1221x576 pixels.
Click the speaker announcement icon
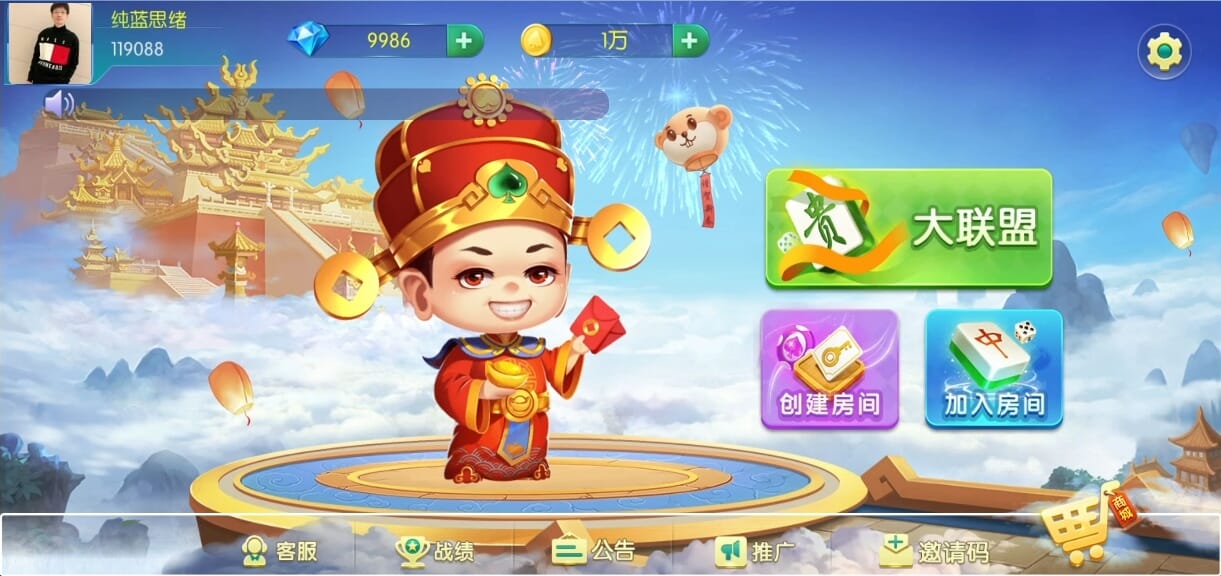click(x=59, y=103)
